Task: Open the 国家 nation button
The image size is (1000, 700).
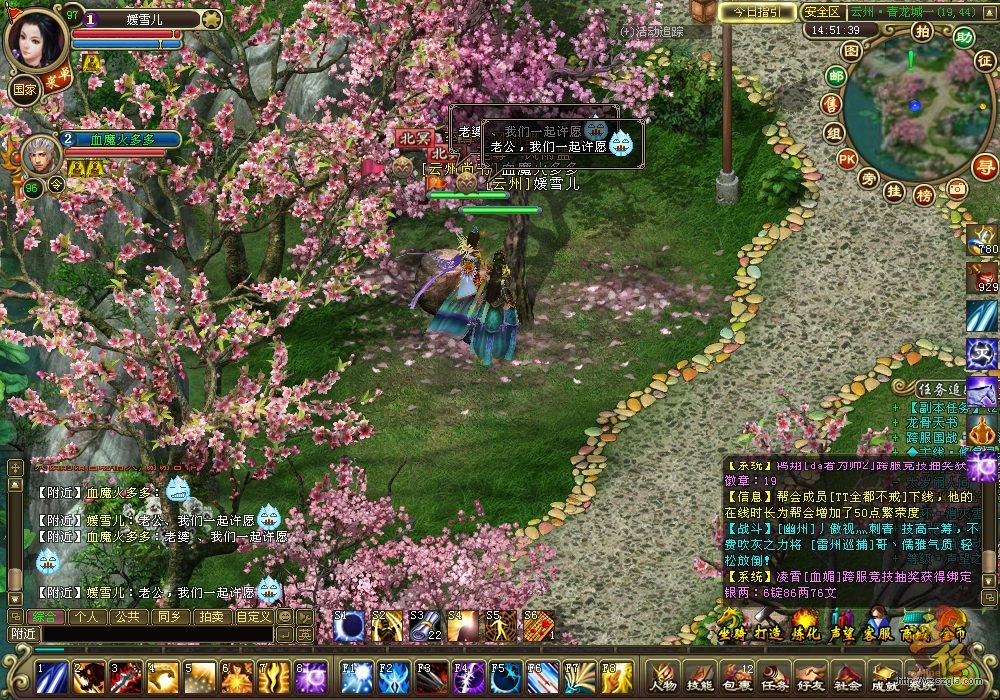Action: [x=24, y=88]
